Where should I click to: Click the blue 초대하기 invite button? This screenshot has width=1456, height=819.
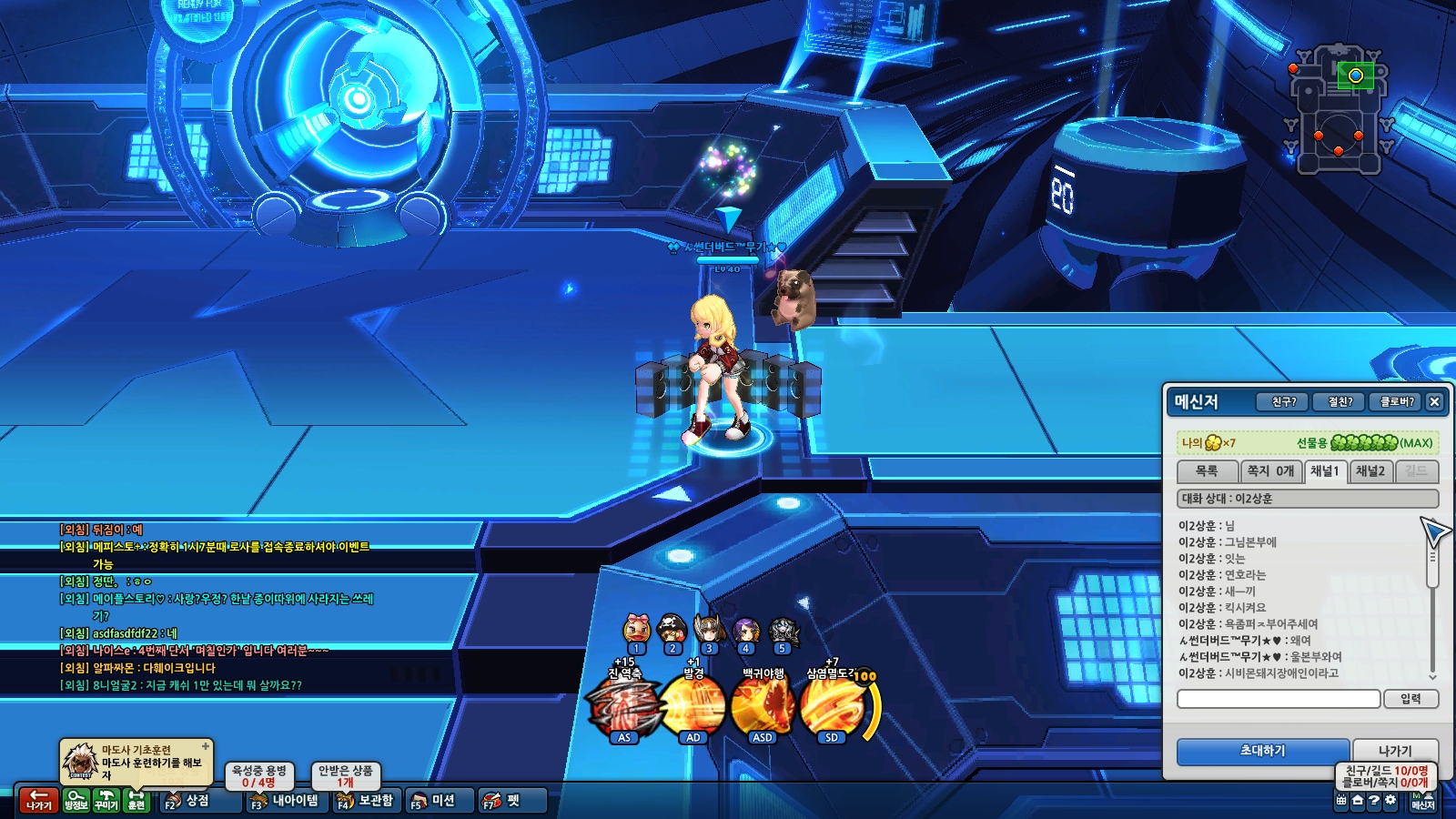click(1261, 751)
